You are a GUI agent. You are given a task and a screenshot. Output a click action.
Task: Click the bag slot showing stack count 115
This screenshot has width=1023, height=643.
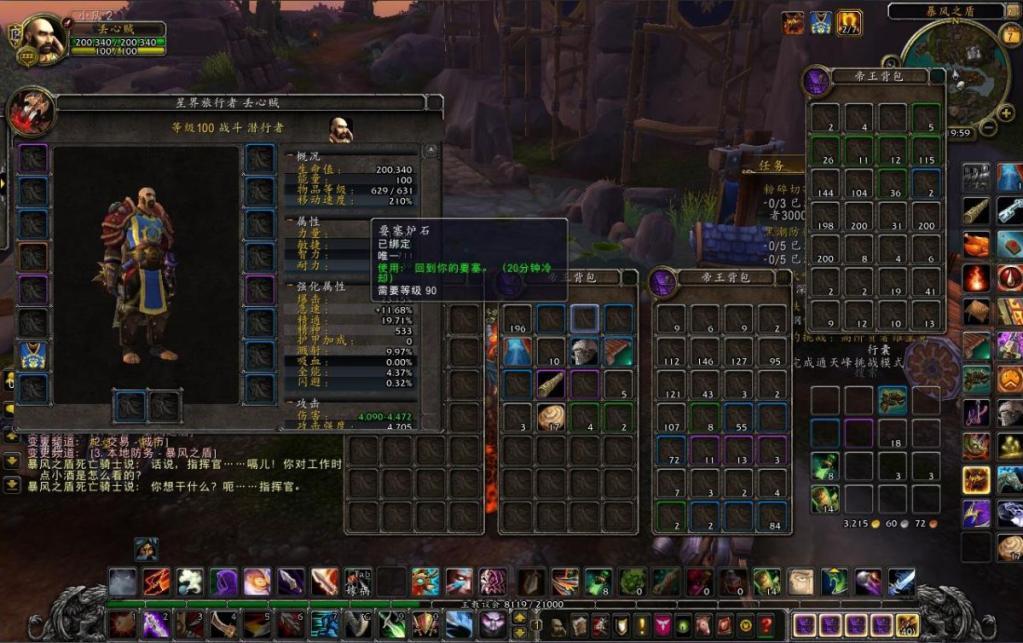[926, 151]
